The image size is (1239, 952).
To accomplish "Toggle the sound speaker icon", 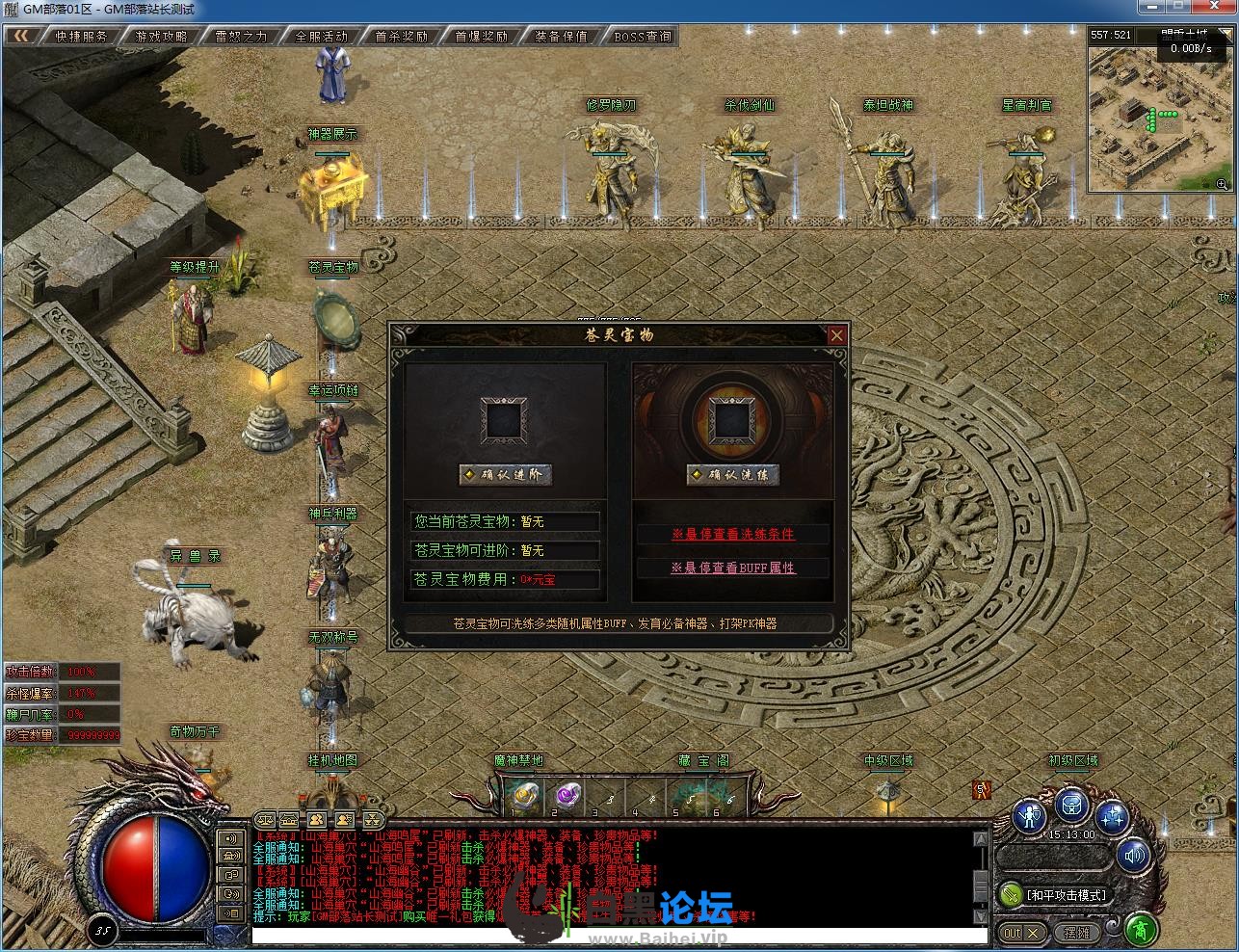I will 1134,855.
